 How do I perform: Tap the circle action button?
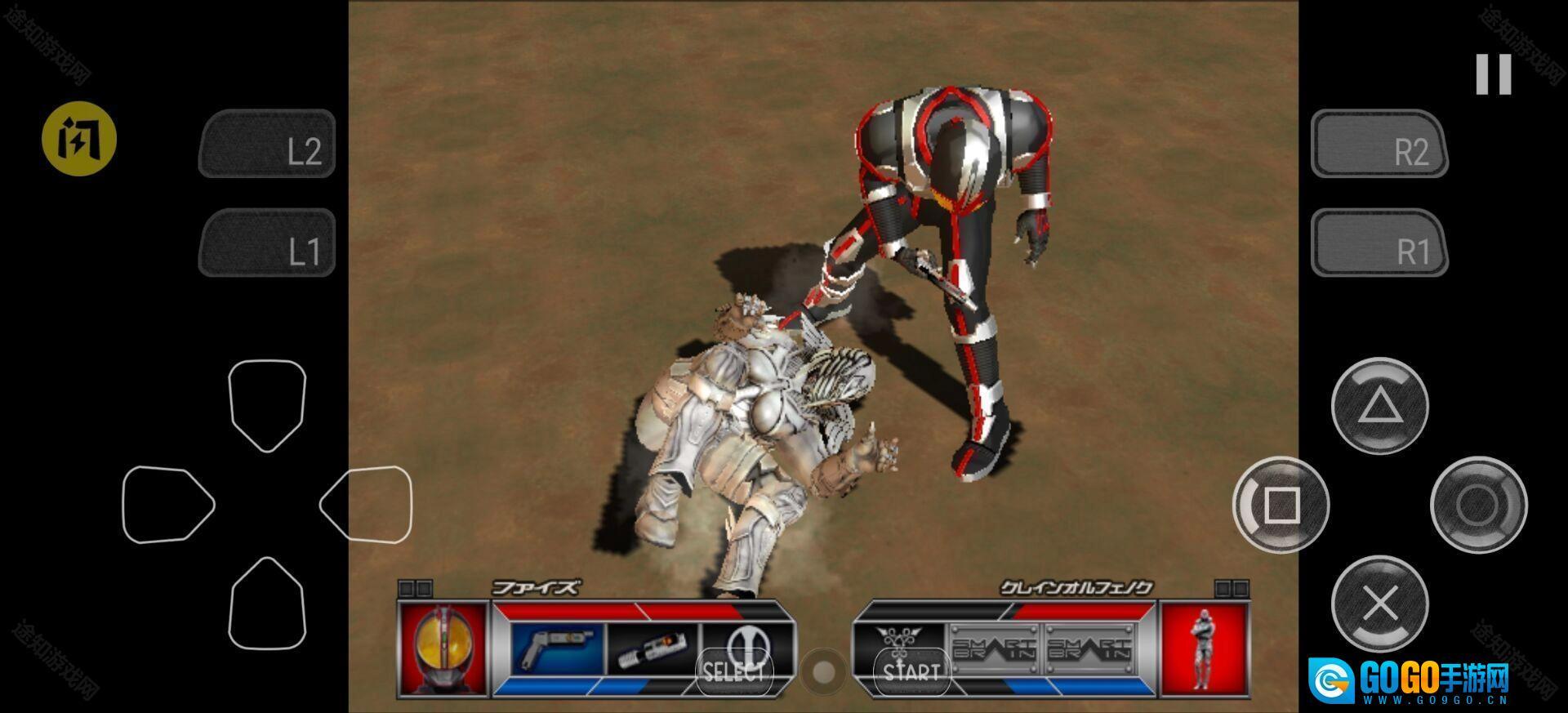[x=1478, y=505]
